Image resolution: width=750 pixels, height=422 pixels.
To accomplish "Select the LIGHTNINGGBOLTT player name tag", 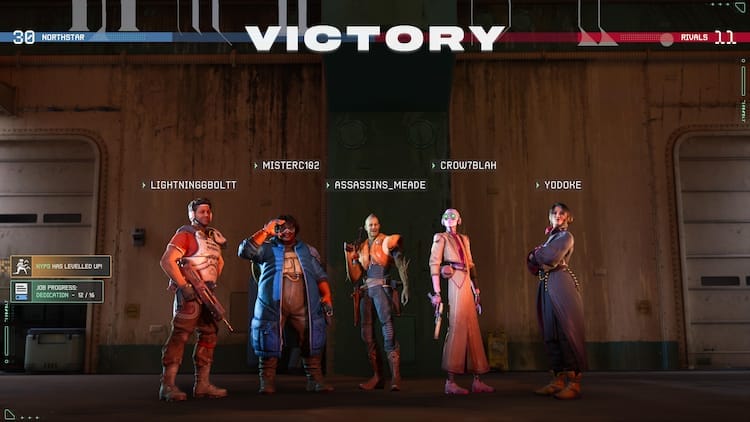I will pyautogui.click(x=194, y=185).
